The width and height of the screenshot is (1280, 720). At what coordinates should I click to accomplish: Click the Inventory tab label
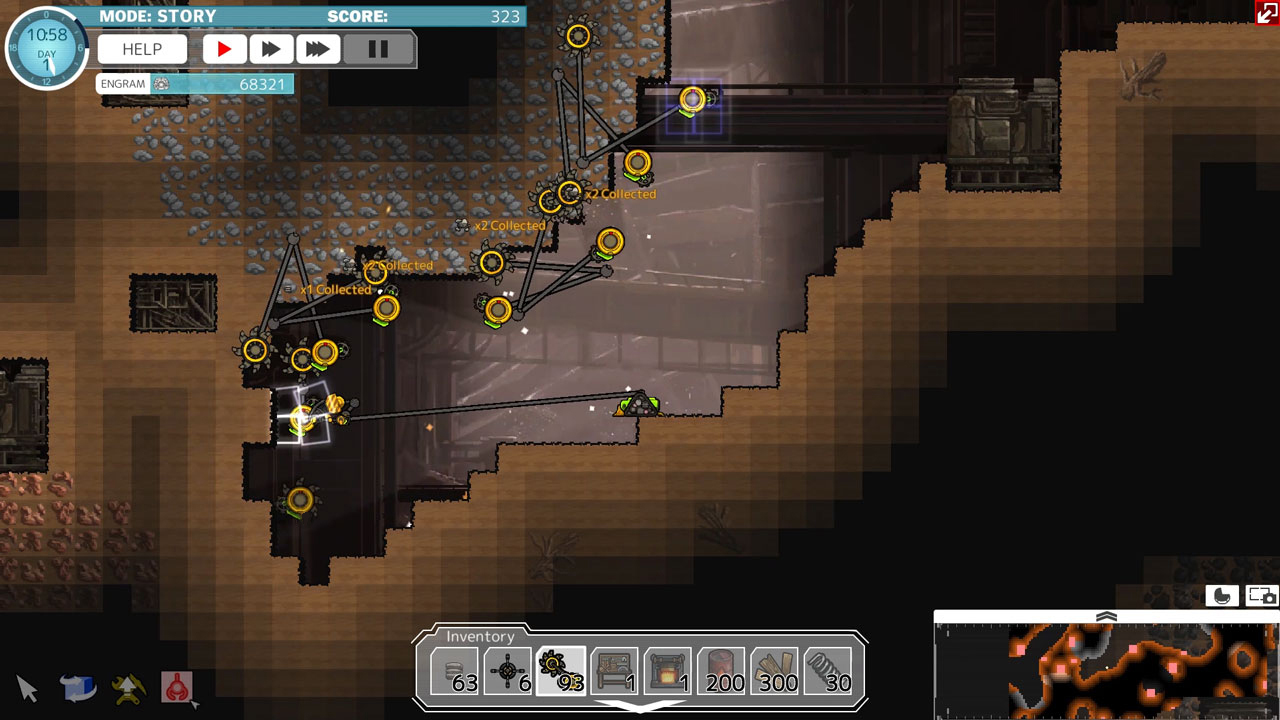click(x=482, y=636)
